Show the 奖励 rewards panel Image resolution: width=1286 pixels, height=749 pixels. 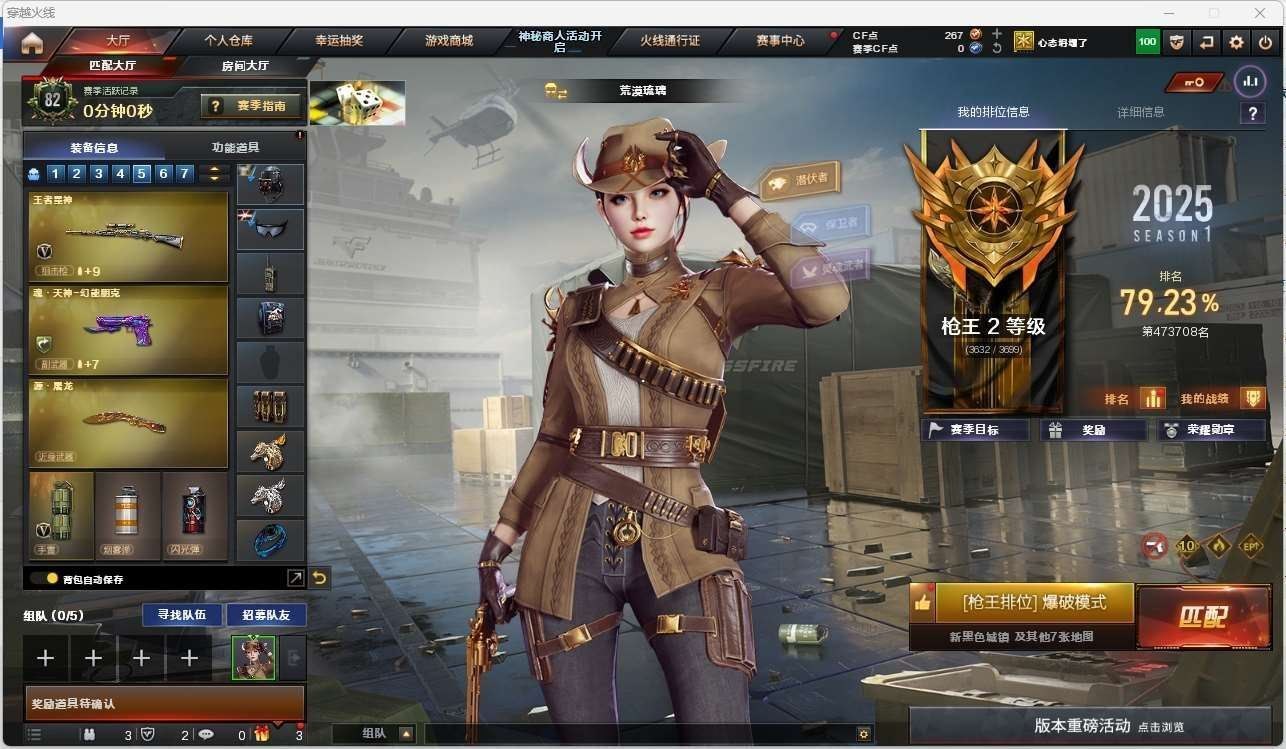coord(1093,430)
